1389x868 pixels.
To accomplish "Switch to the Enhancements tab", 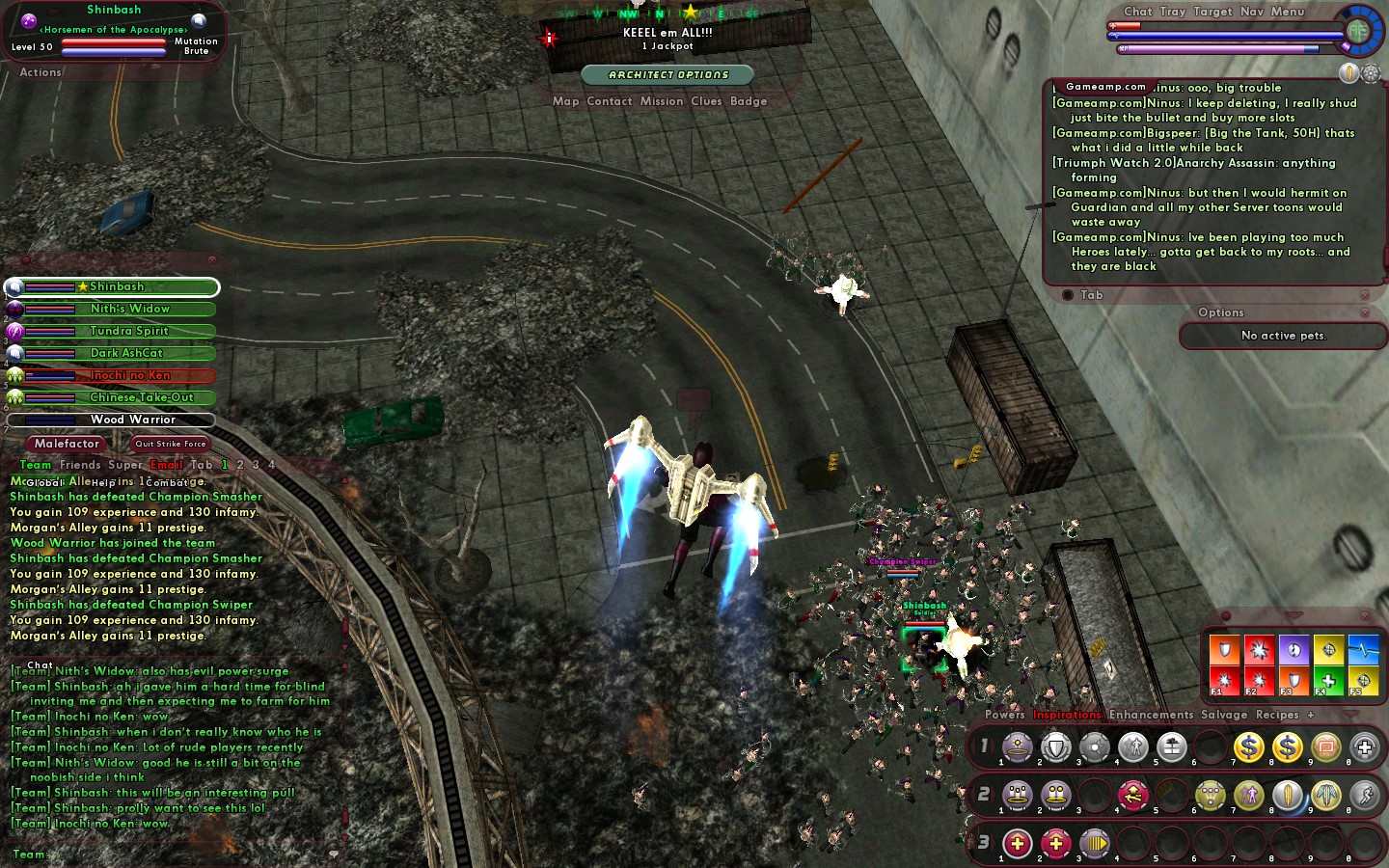I will point(1151,715).
